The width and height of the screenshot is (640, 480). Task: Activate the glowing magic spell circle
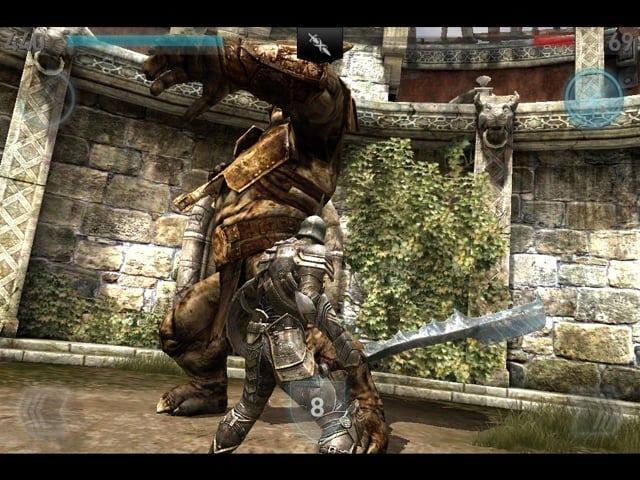[593, 97]
